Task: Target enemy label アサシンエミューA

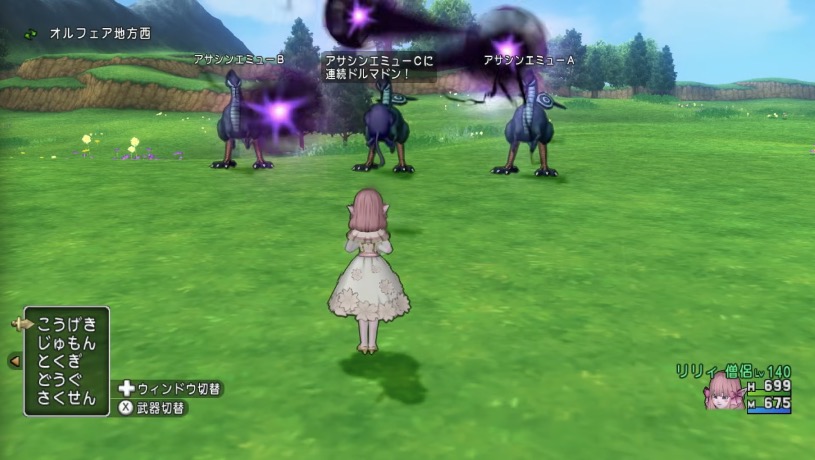Action: pos(529,60)
